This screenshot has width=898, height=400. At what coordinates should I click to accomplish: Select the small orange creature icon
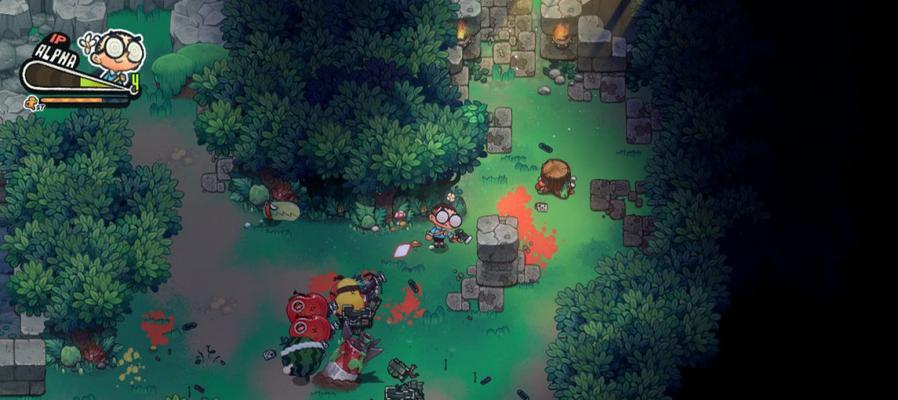point(30,101)
